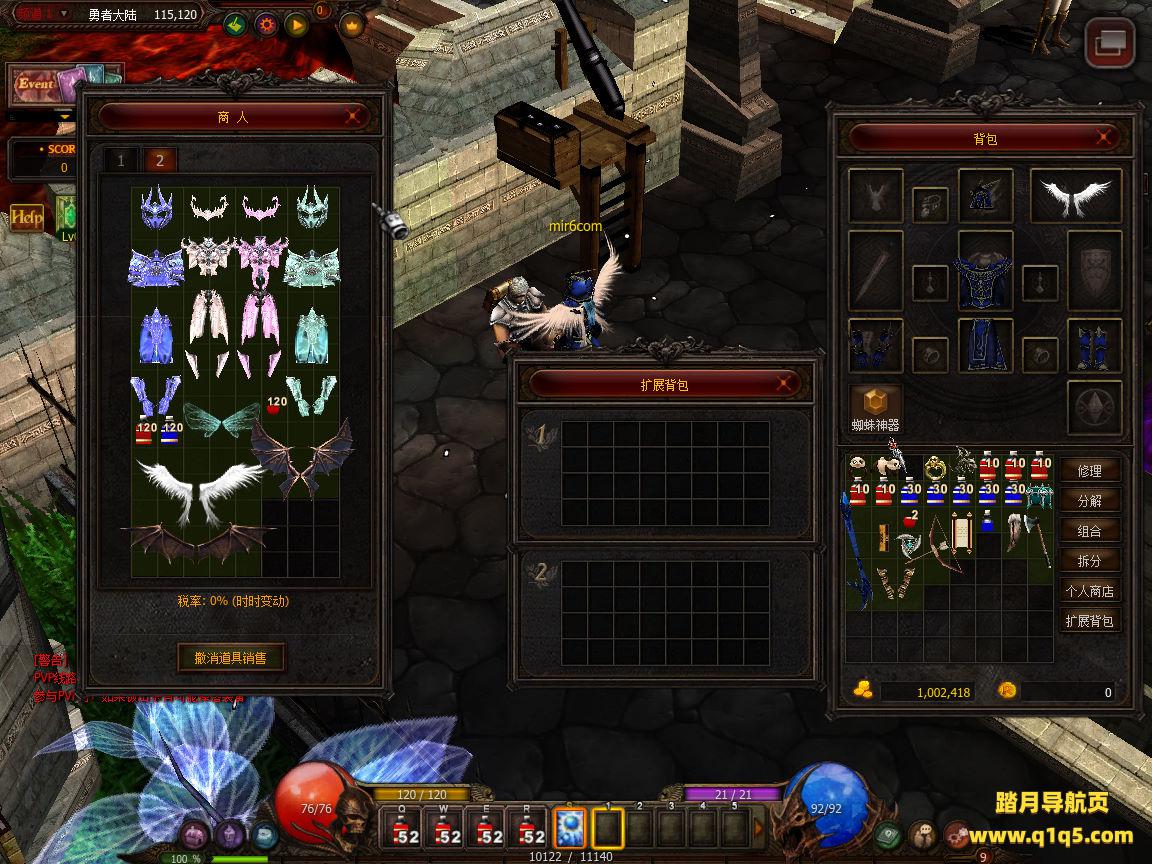Select the equipped white wings slot
This screenshot has width=1152, height=864.
1076,196
